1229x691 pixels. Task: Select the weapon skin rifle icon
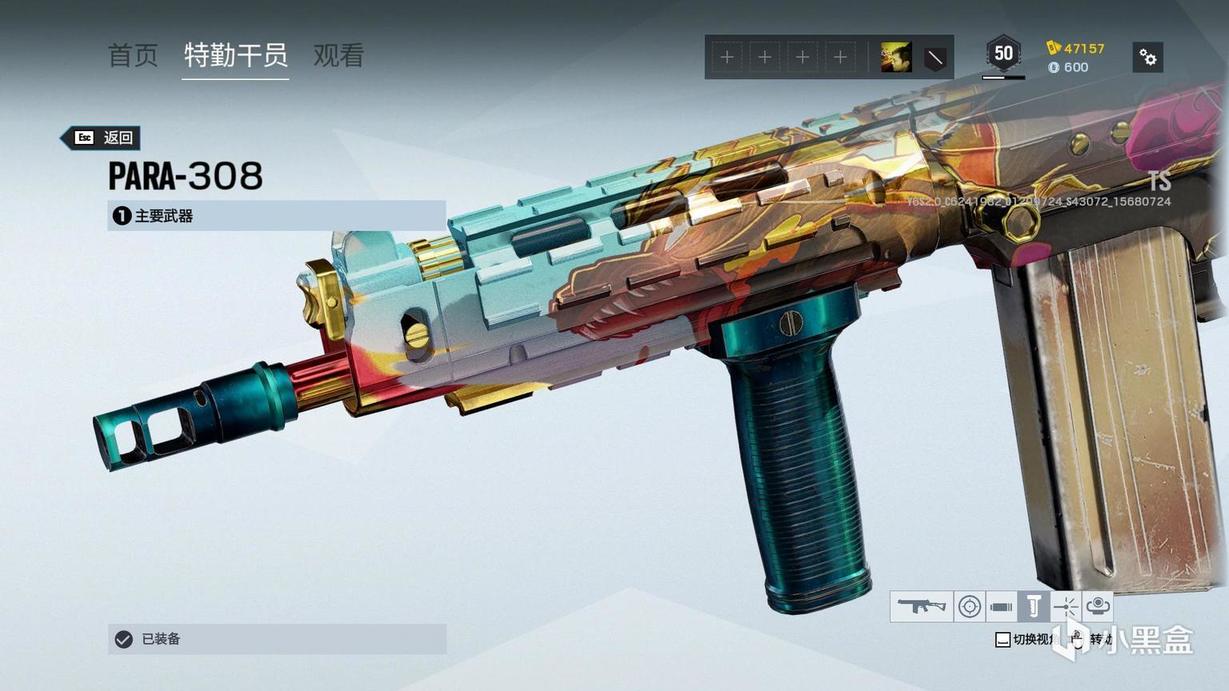pos(921,606)
